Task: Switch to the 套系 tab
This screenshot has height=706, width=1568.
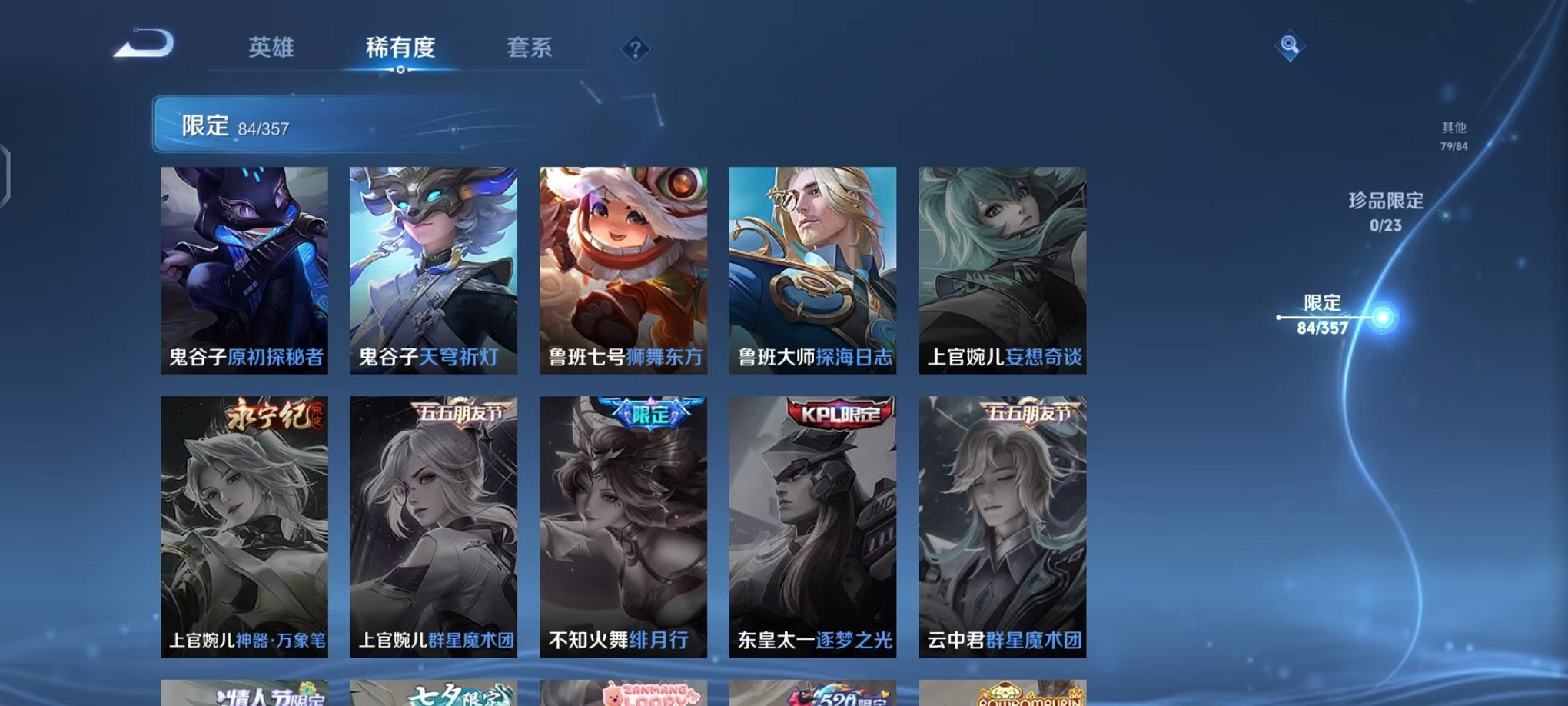Action: [530, 48]
